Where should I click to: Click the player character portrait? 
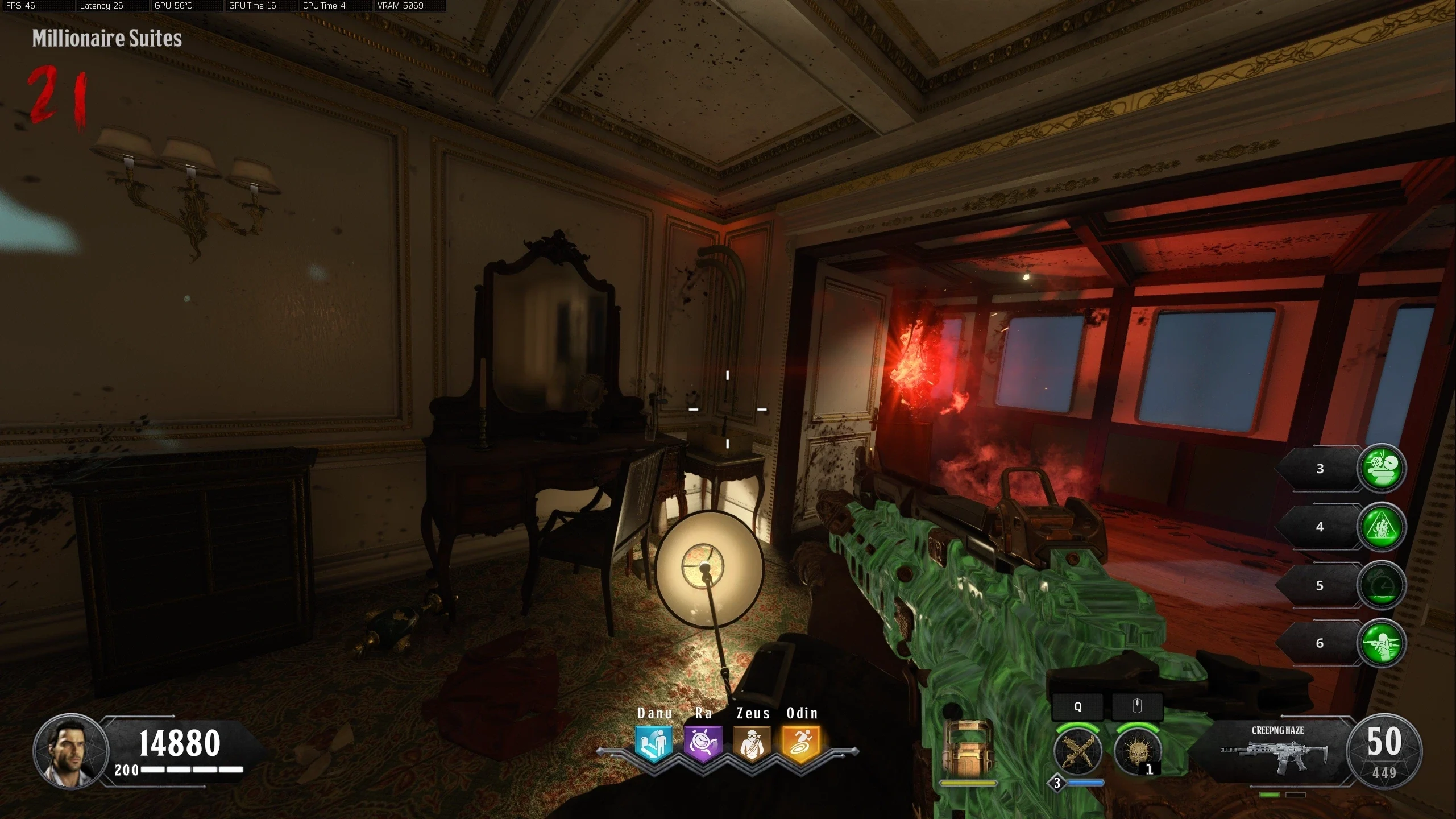tap(71, 751)
